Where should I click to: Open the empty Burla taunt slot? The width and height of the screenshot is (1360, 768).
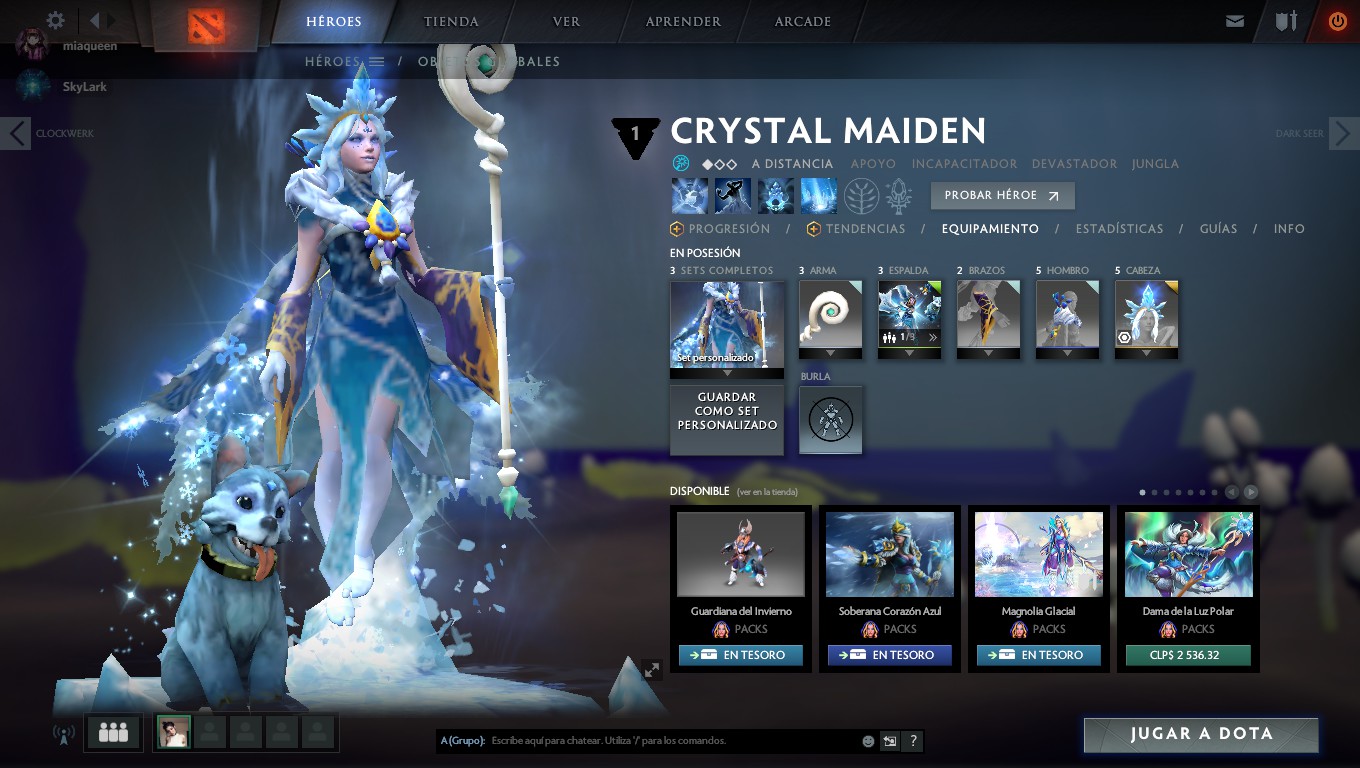coord(830,420)
